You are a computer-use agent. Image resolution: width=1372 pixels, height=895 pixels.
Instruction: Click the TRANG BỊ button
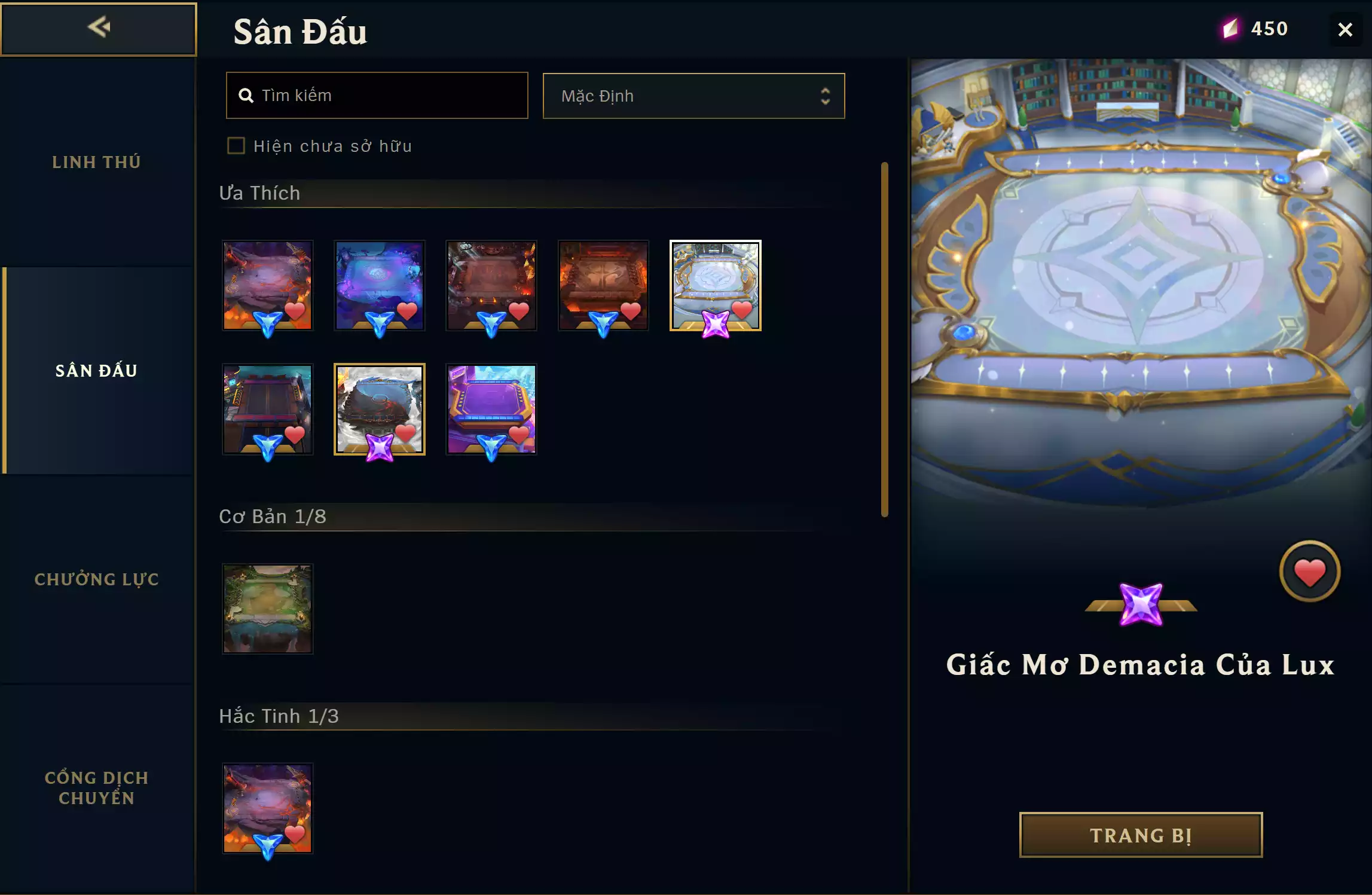click(1140, 835)
